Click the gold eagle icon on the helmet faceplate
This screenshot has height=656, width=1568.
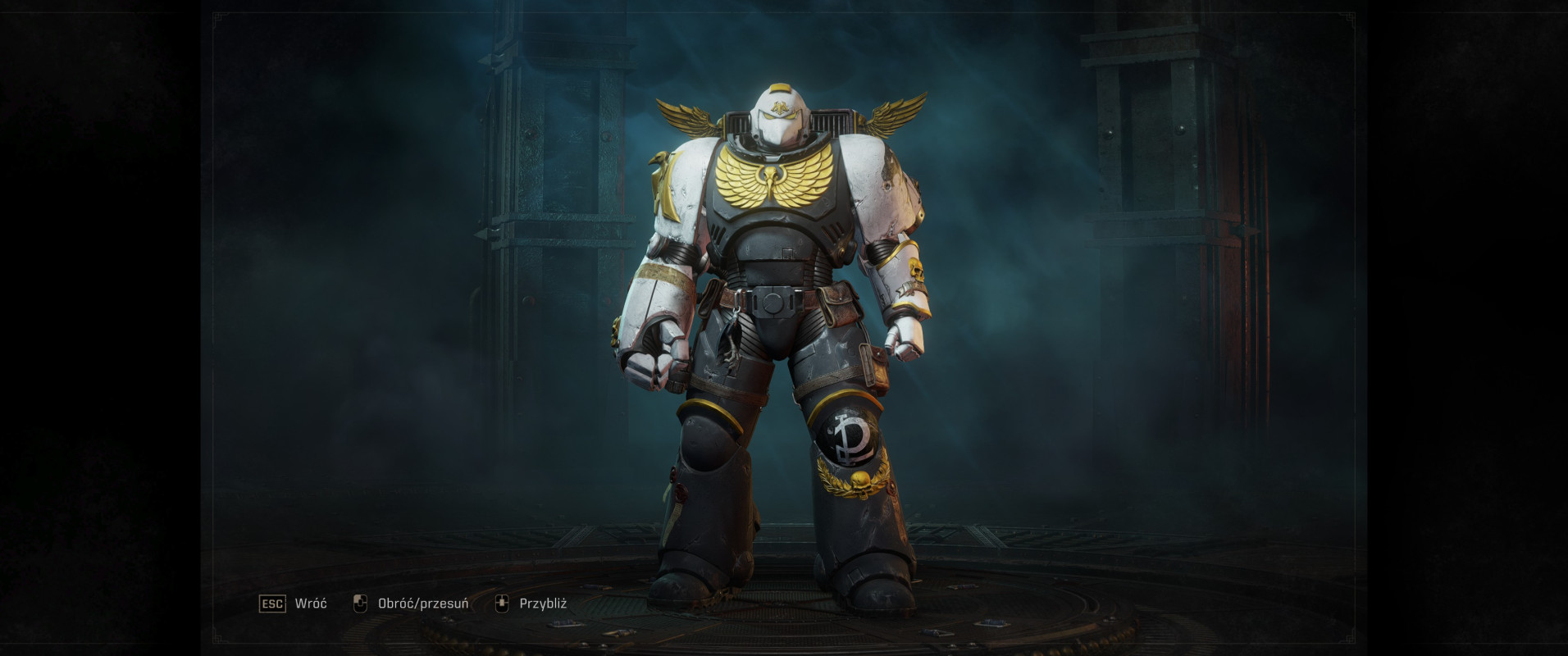782,107
